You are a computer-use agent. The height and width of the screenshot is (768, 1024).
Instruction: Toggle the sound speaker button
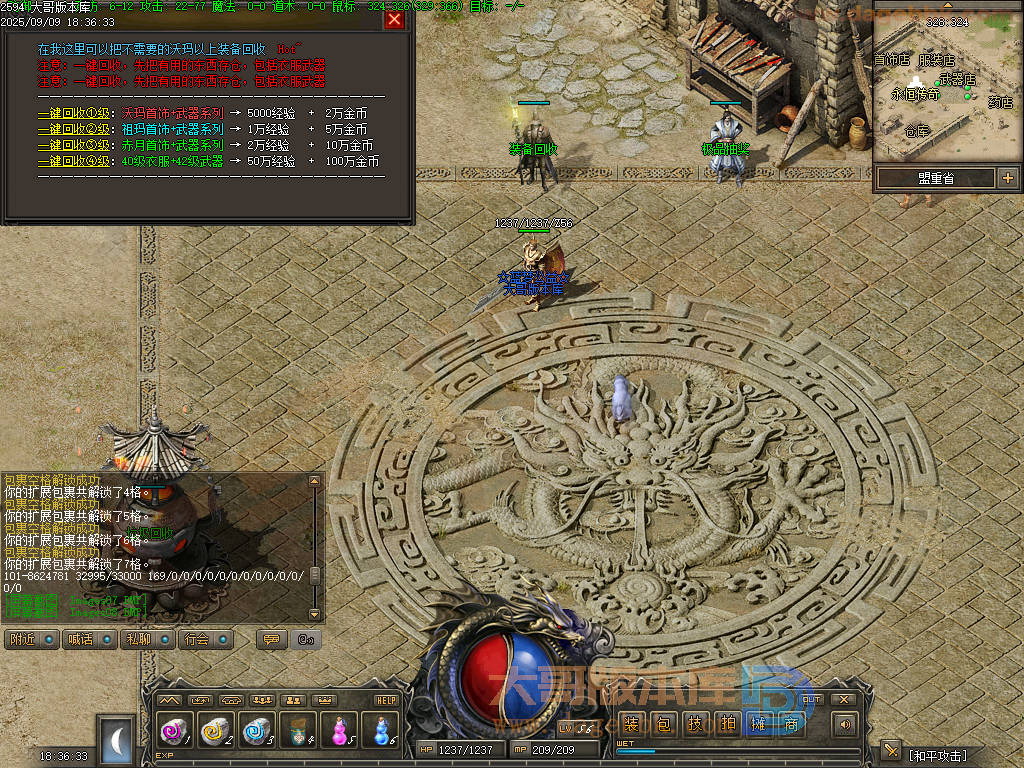[x=846, y=724]
